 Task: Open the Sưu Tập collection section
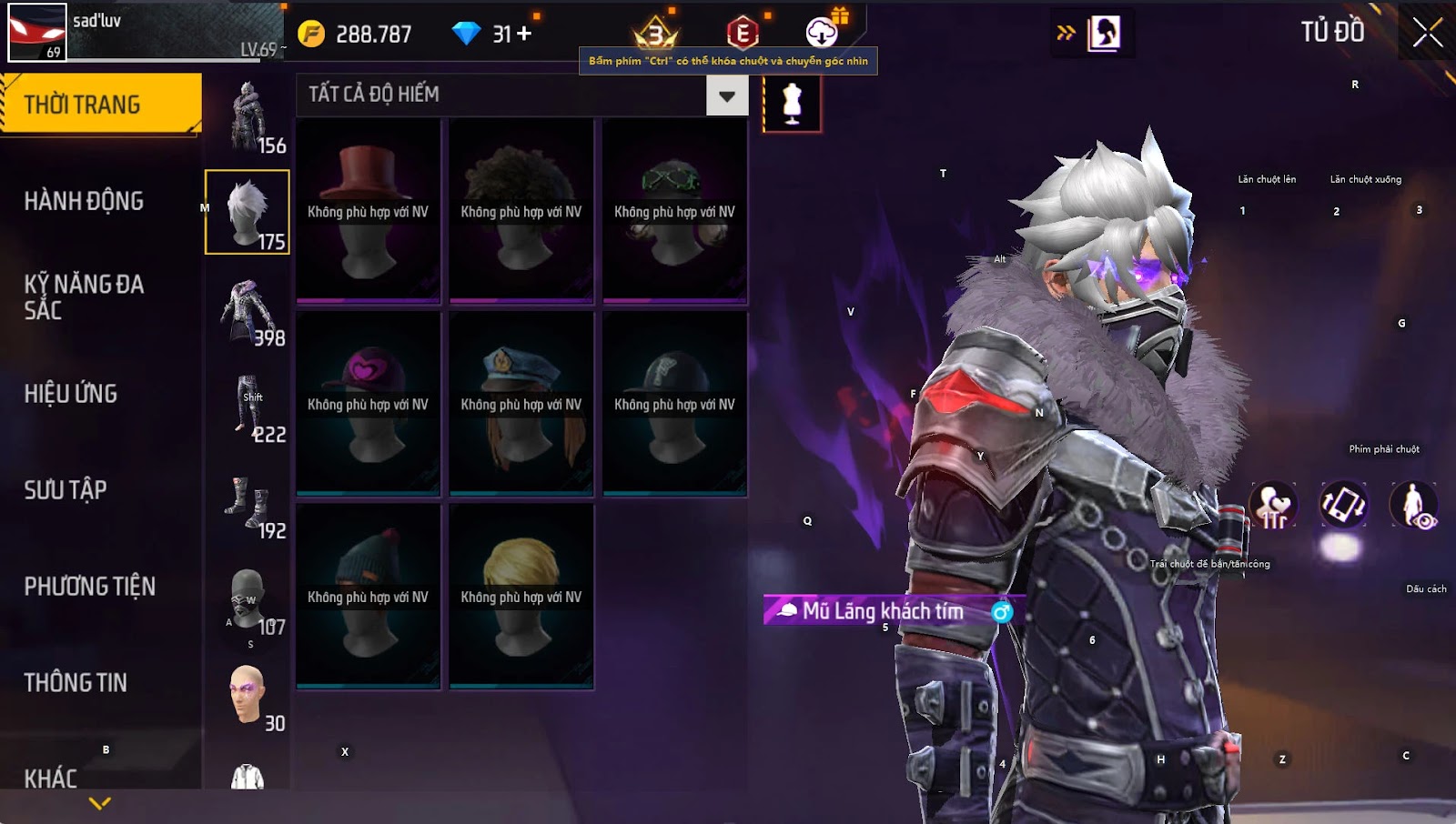(66, 490)
